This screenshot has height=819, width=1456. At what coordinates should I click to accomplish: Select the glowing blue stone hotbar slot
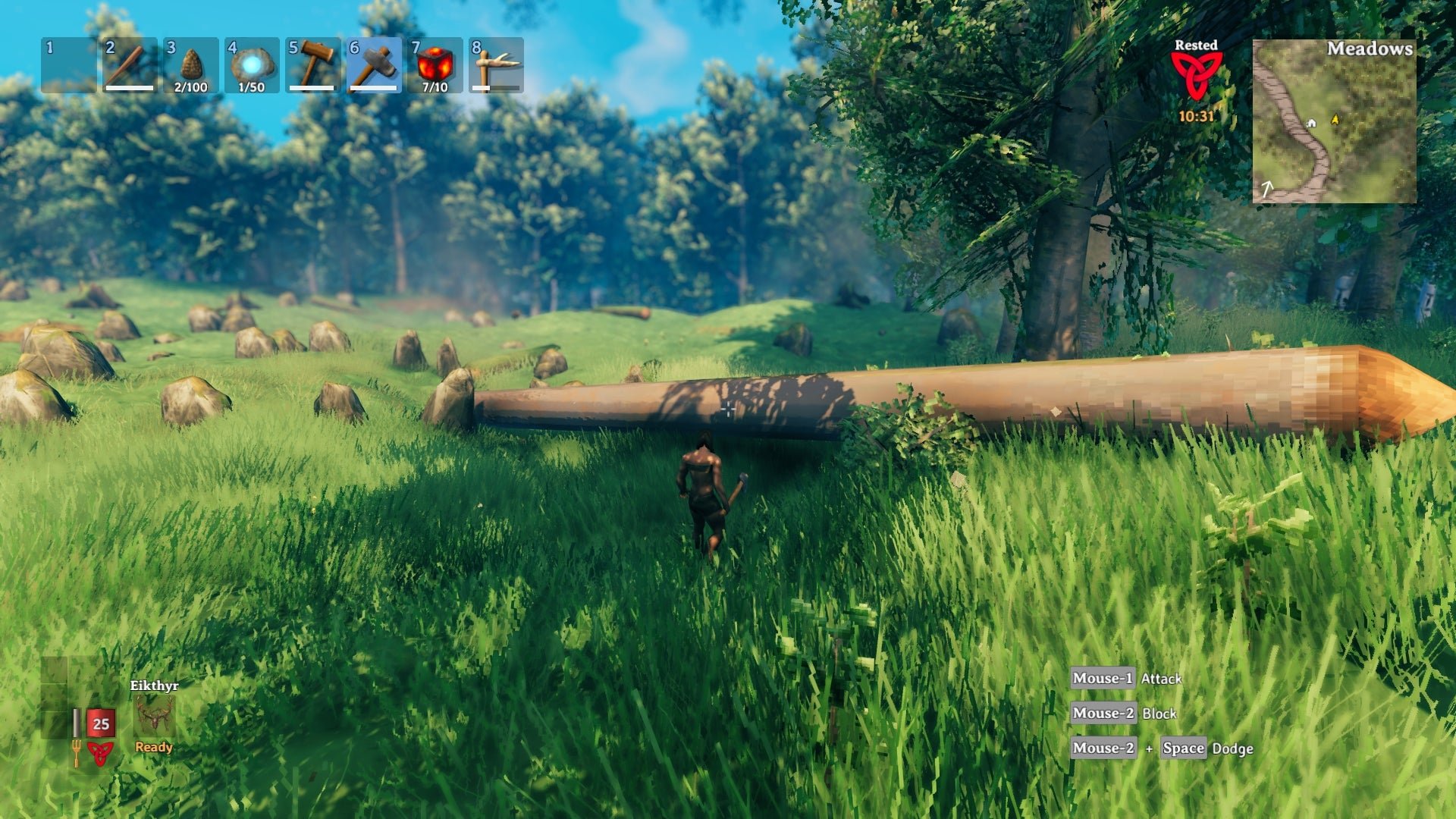252,65
